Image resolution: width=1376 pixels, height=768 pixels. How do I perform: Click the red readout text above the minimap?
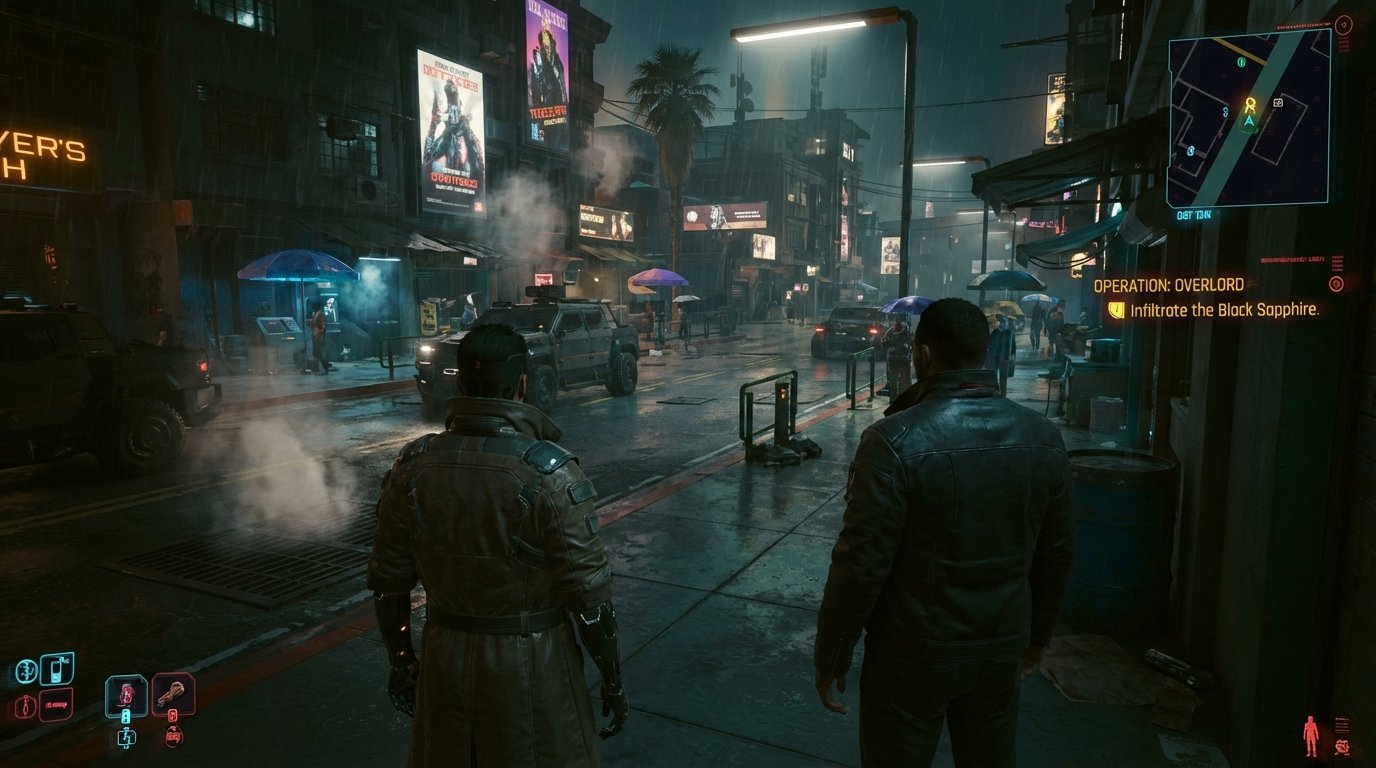1301,24
